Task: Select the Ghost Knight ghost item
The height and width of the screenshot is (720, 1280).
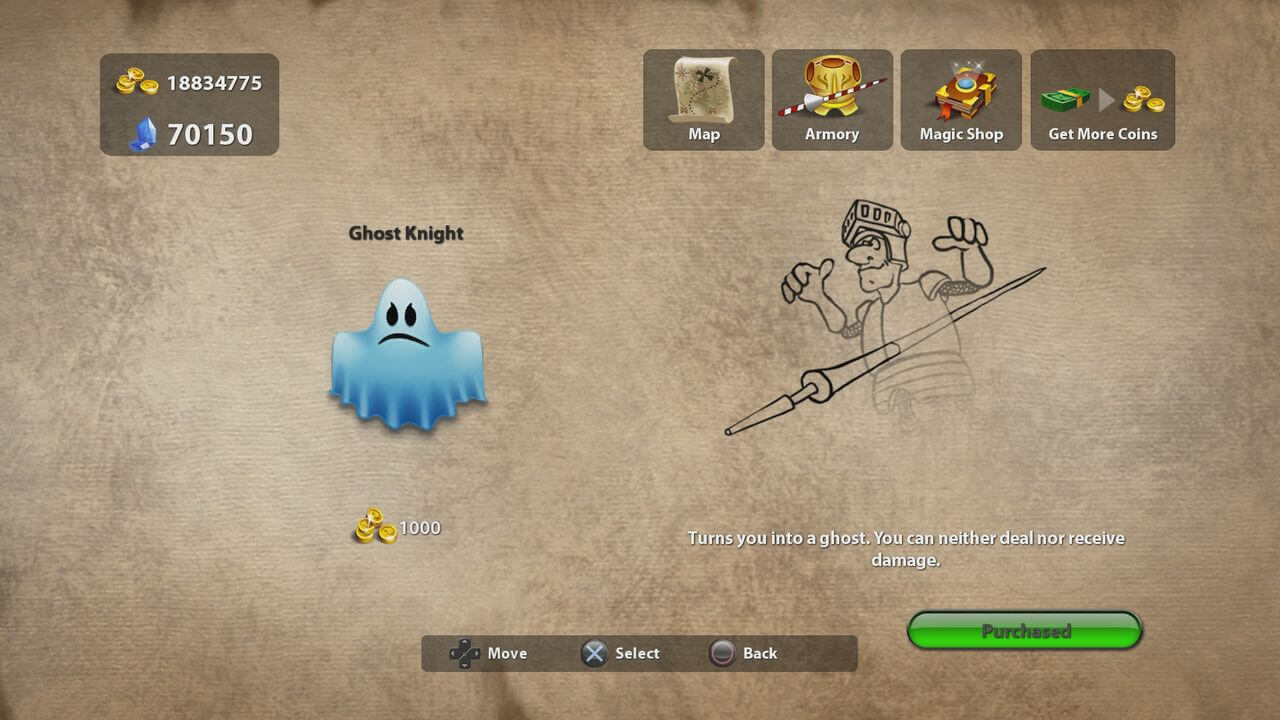Action: [407, 355]
